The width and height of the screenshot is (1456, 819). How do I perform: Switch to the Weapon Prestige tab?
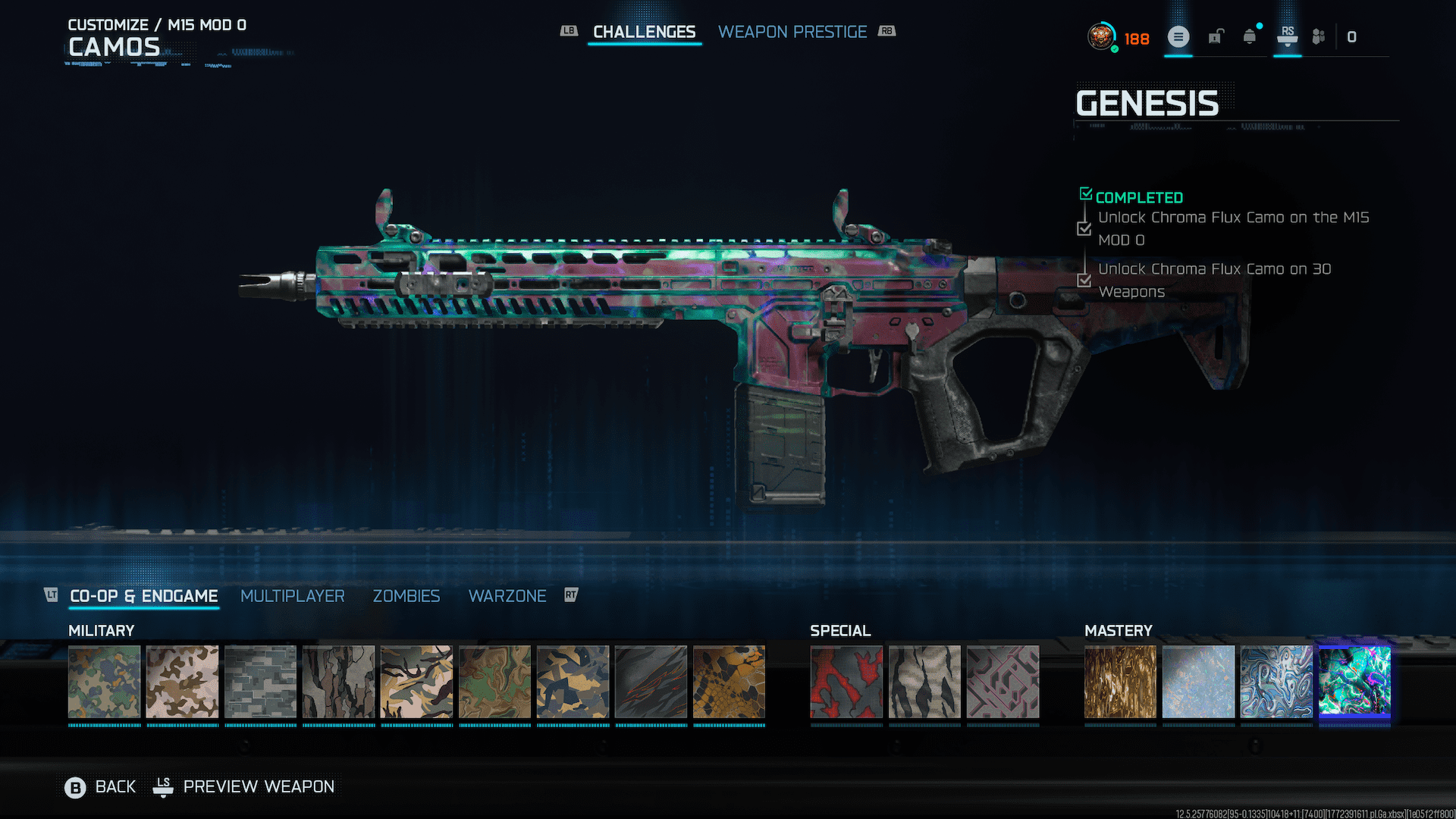pyautogui.click(x=792, y=32)
